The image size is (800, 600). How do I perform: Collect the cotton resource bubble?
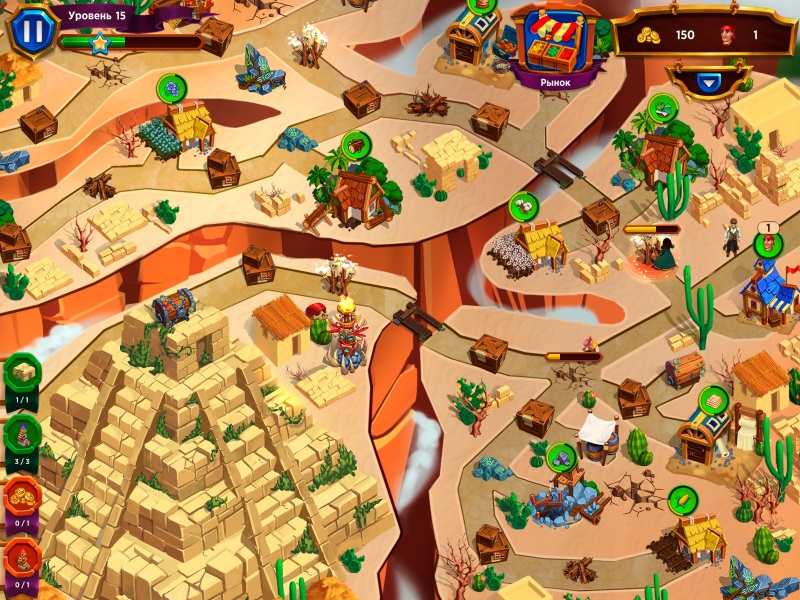click(x=523, y=206)
